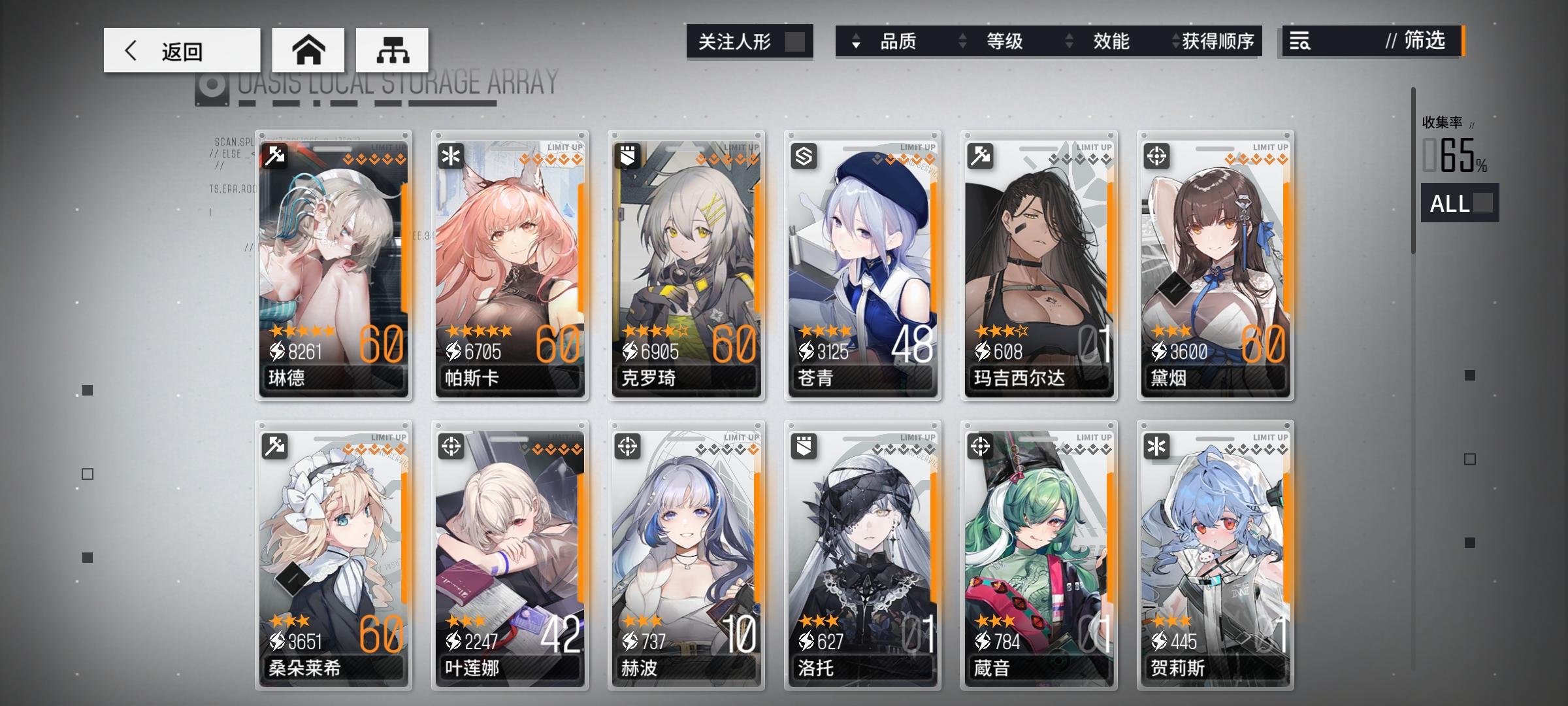This screenshot has height=706, width=1568.
Task: Click the snowflake class icon on 帕斯卡's card
Action: (451, 155)
